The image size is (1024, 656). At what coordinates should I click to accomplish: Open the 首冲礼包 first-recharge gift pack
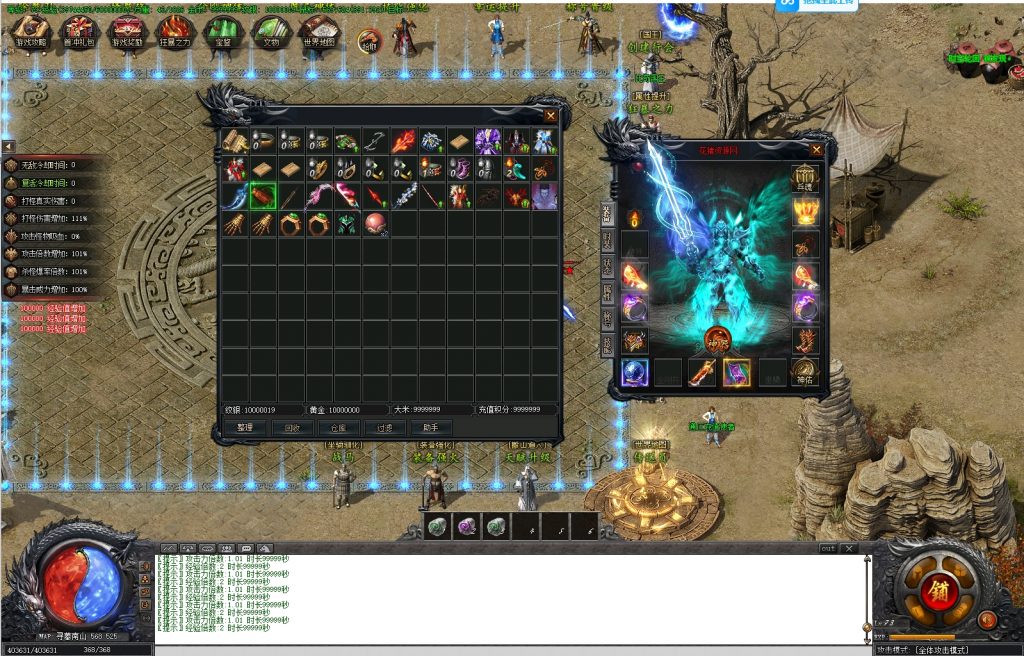pyautogui.click(x=80, y=32)
